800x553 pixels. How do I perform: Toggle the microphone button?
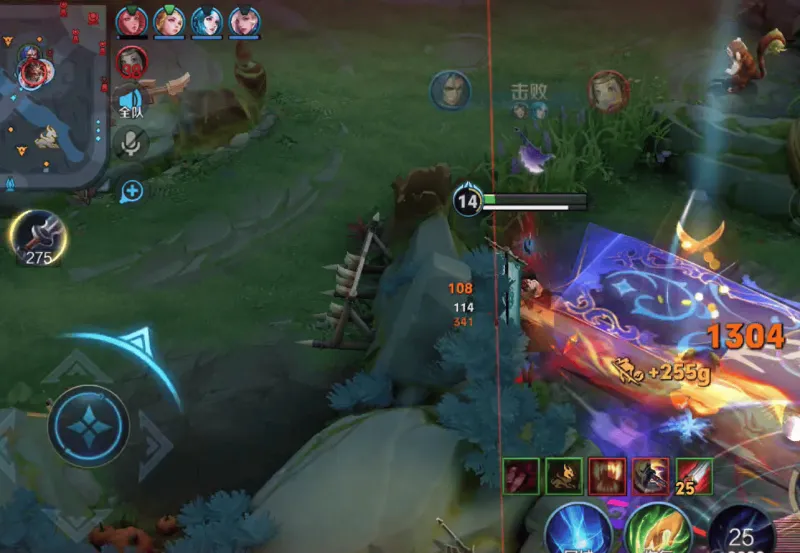(131, 143)
